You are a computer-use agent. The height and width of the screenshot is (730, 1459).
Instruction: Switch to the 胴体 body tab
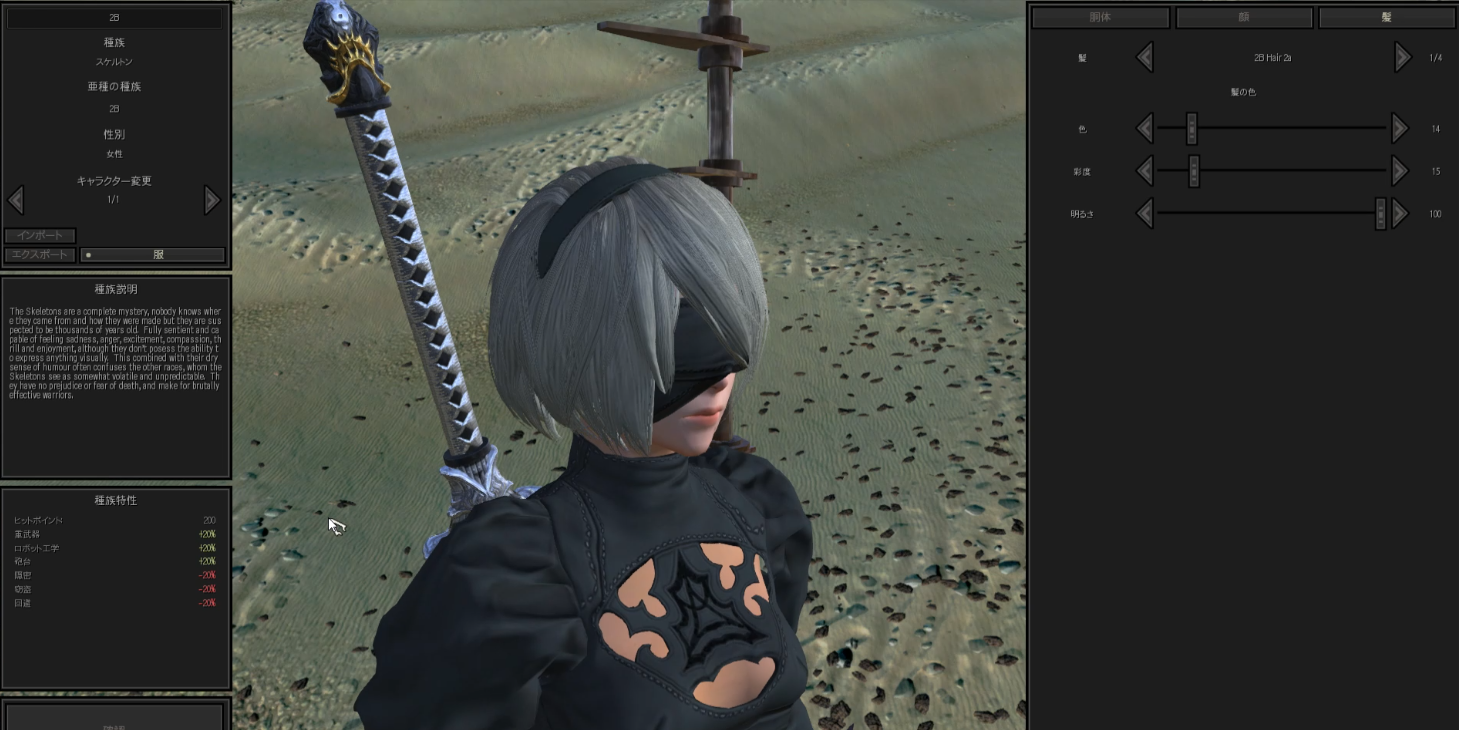(x=1100, y=17)
